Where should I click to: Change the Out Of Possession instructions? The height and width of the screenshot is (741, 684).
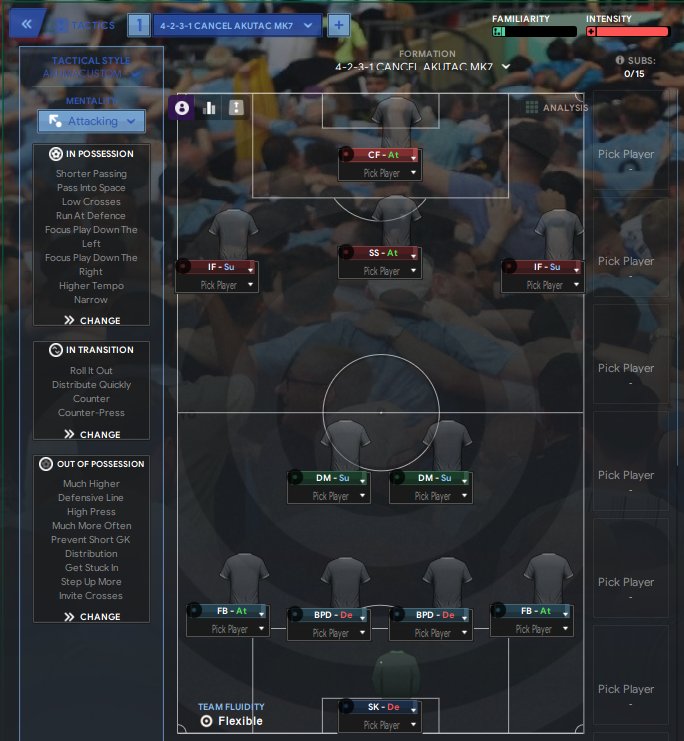[92, 617]
